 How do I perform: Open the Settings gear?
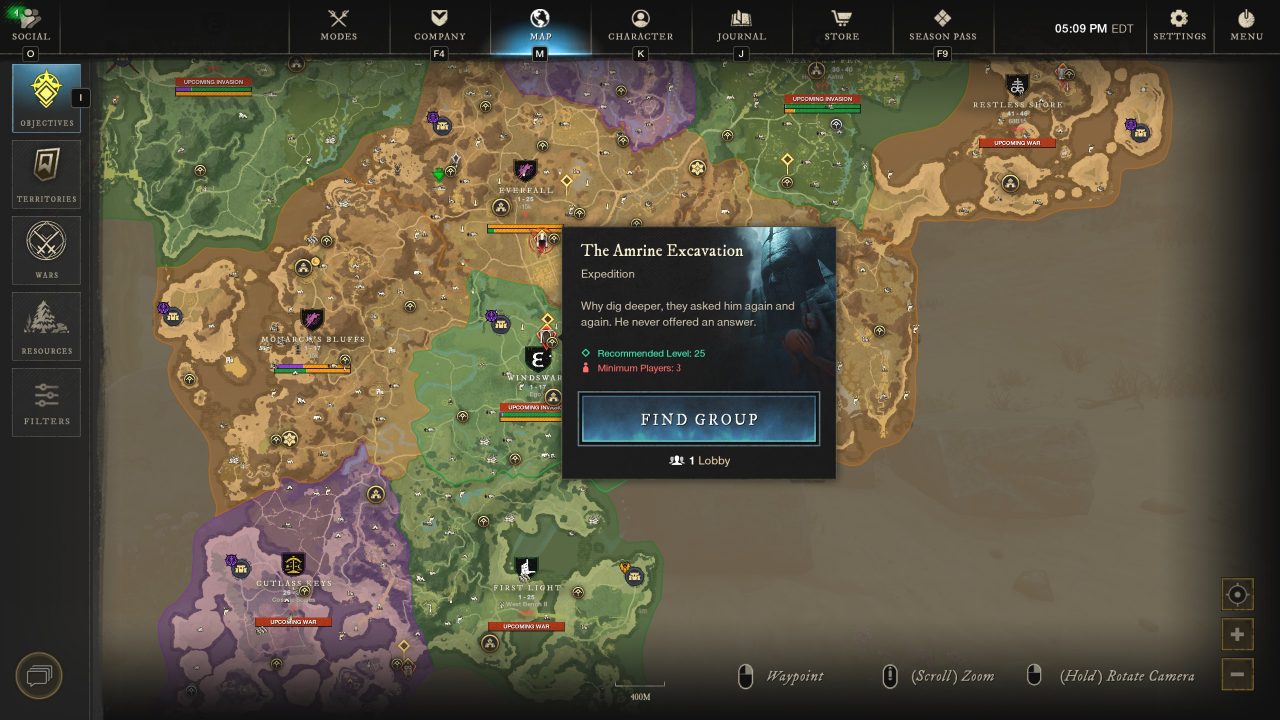pos(1178,25)
